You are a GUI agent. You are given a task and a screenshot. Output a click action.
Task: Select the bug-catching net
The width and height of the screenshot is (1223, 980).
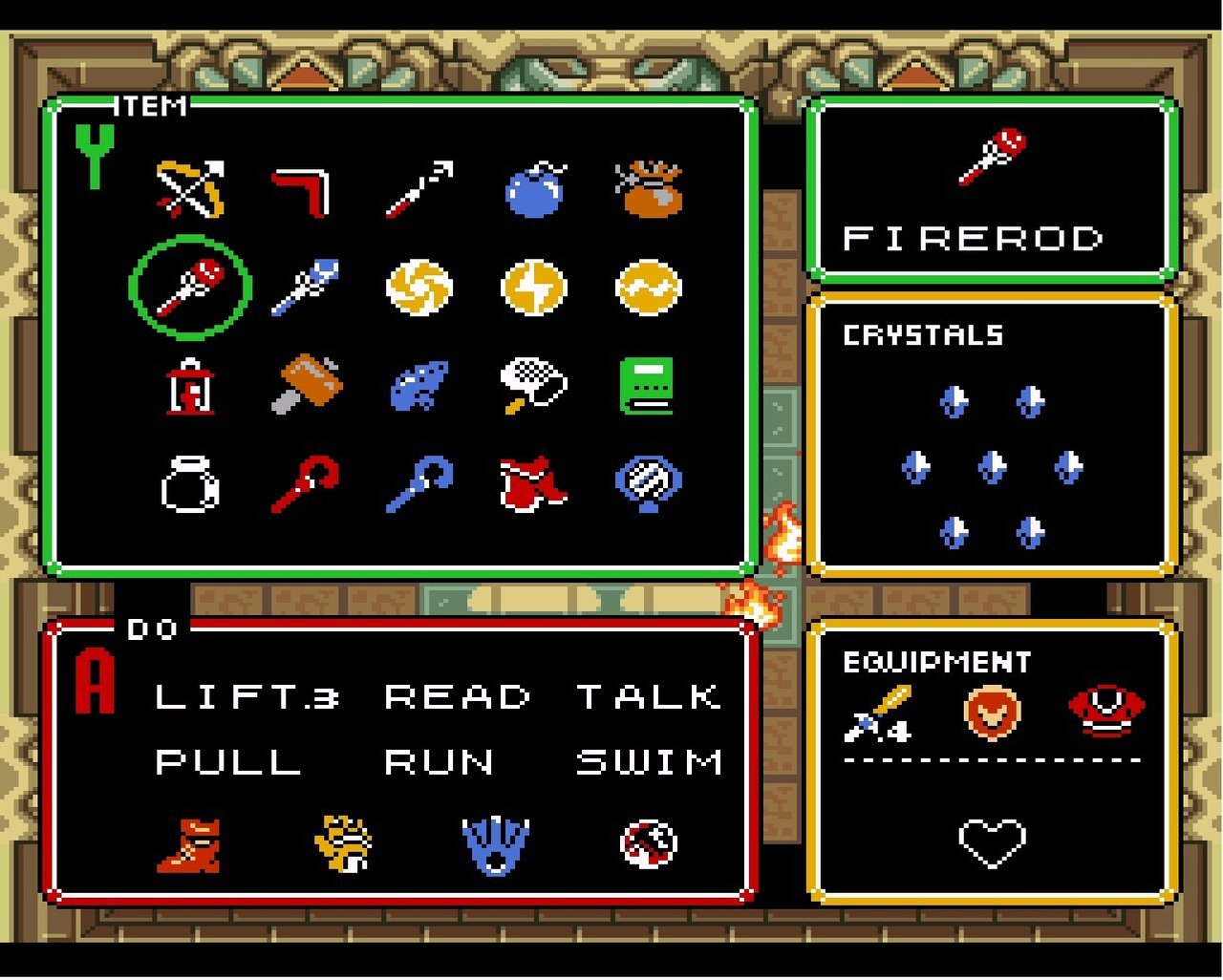pyautogui.click(x=532, y=385)
